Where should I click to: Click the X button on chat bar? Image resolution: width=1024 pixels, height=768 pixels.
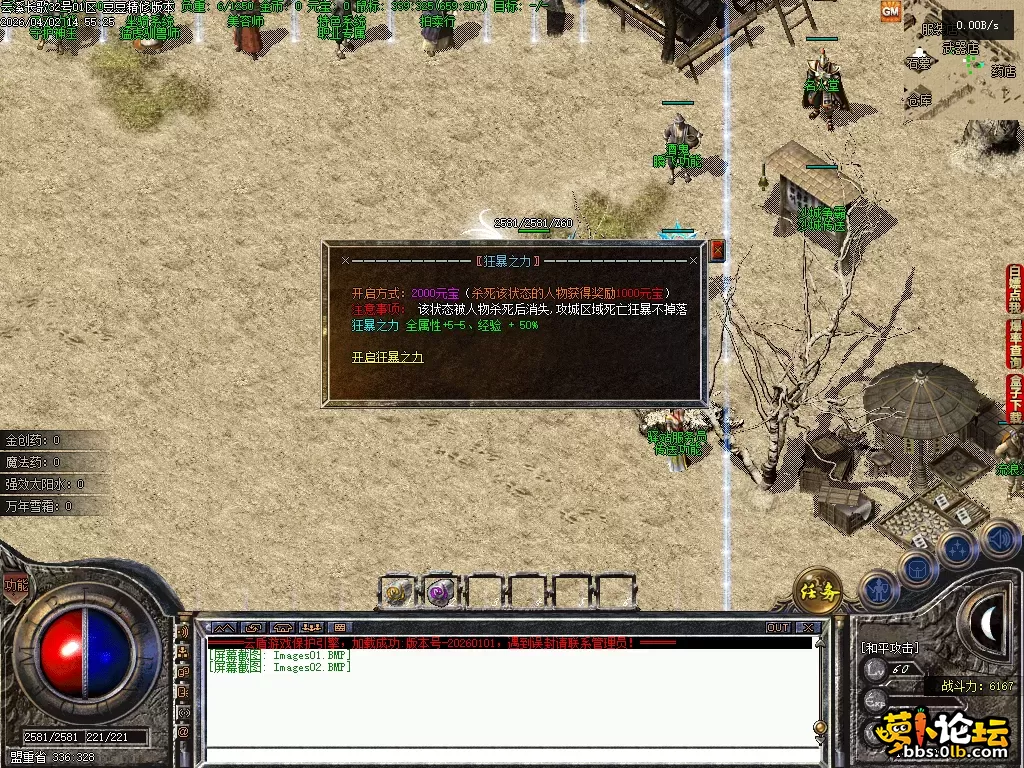point(808,628)
